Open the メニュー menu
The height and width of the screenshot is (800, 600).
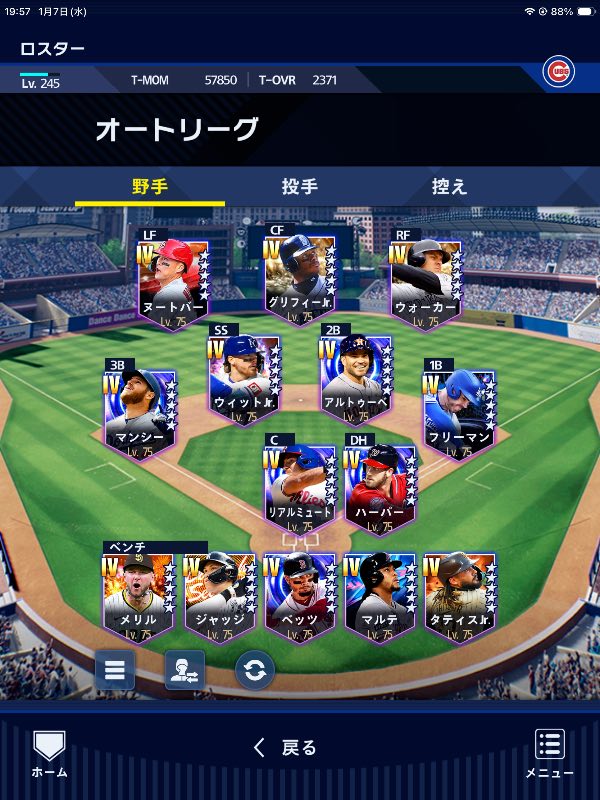(549, 754)
